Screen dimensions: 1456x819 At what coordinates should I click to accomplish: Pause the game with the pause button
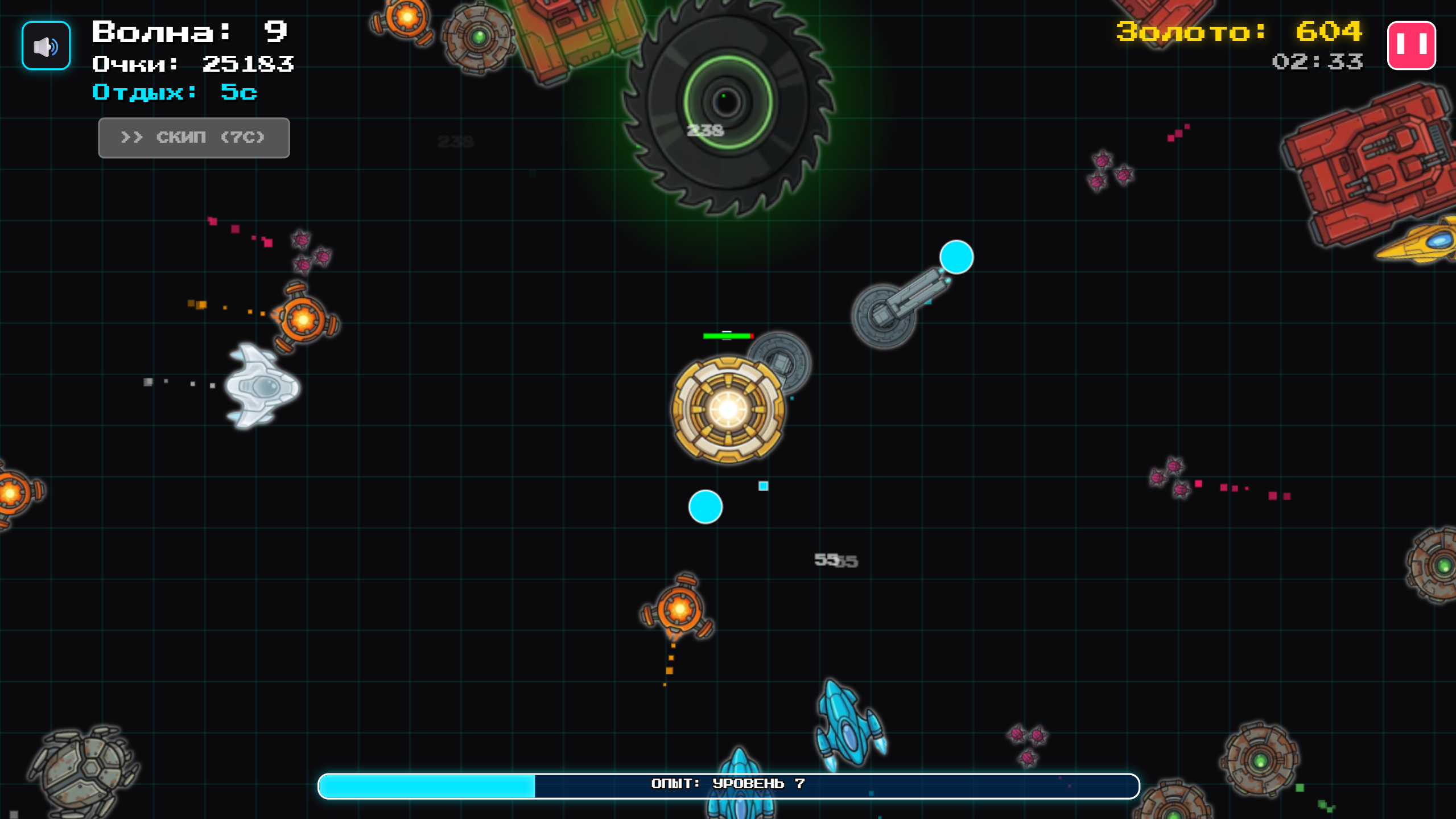tap(1413, 45)
